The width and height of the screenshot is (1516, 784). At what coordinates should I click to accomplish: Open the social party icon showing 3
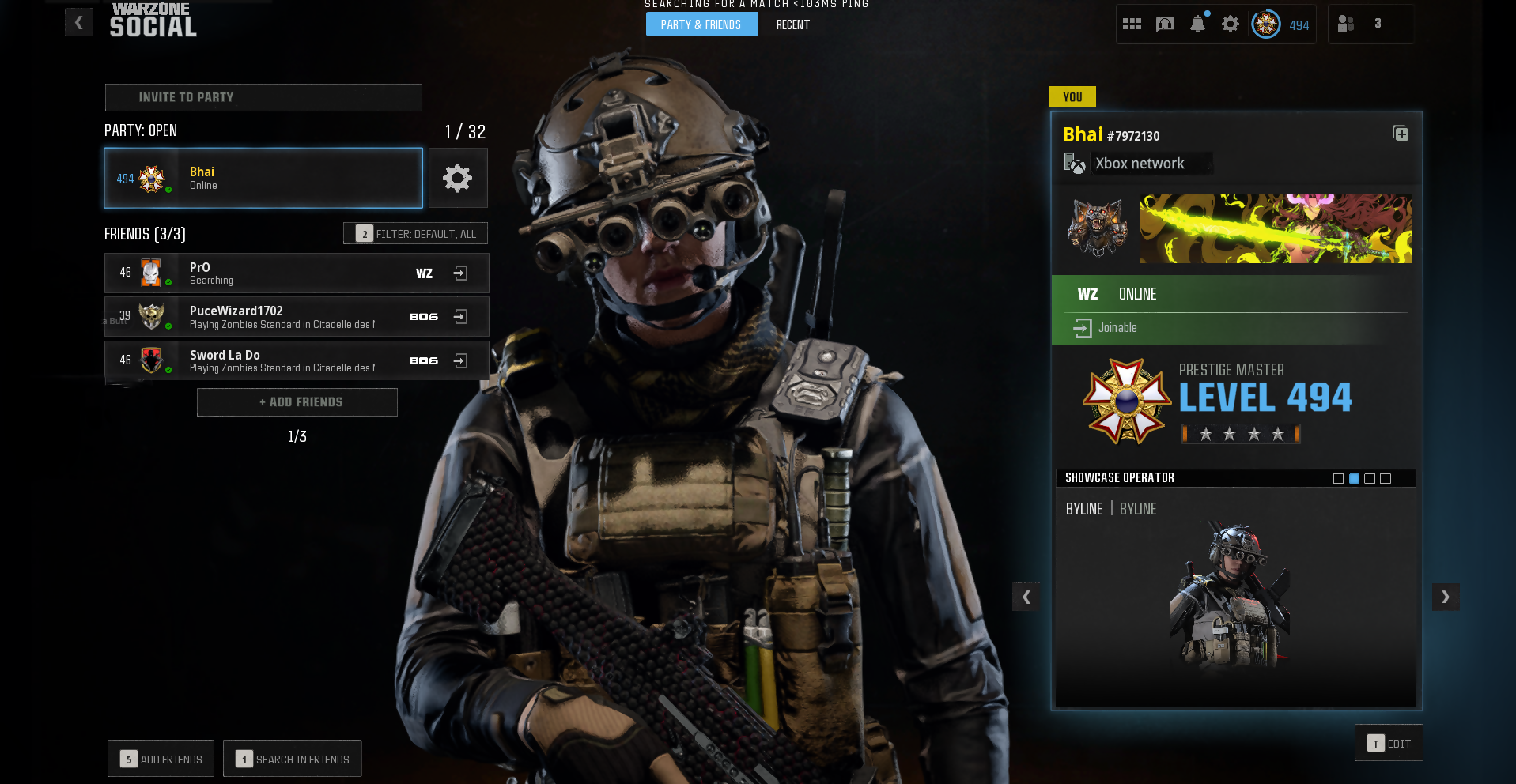click(x=1362, y=24)
